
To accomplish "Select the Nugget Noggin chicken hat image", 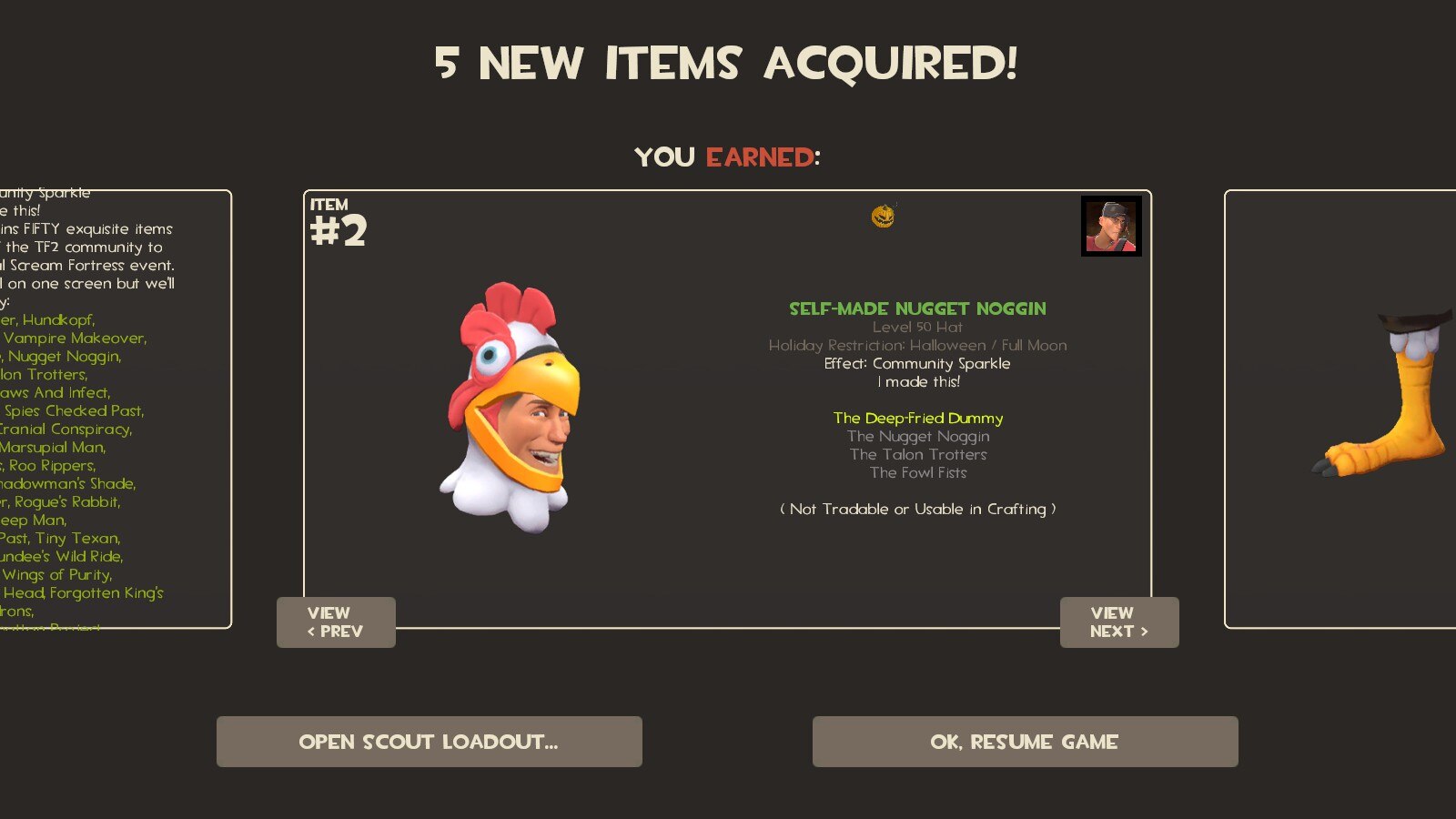I will coord(510,406).
